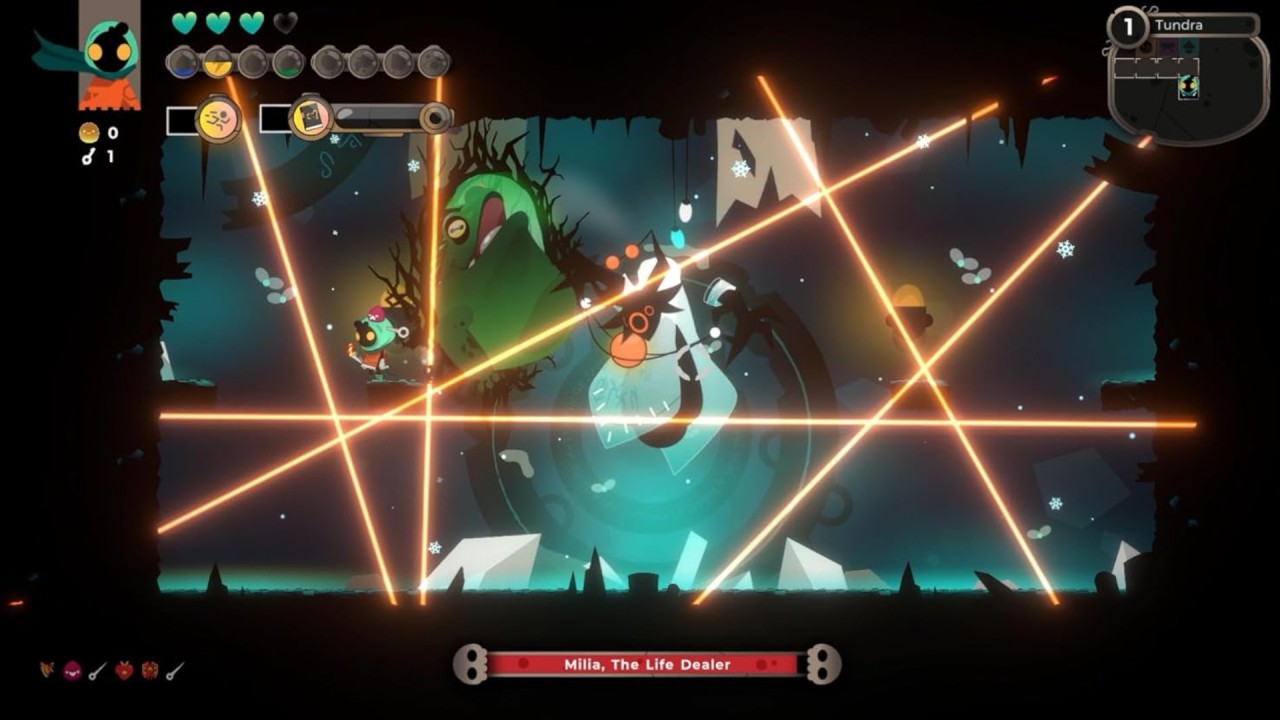The image size is (1280, 720).
Task: Use the spellbook ability icon
Action: [310, 119]
